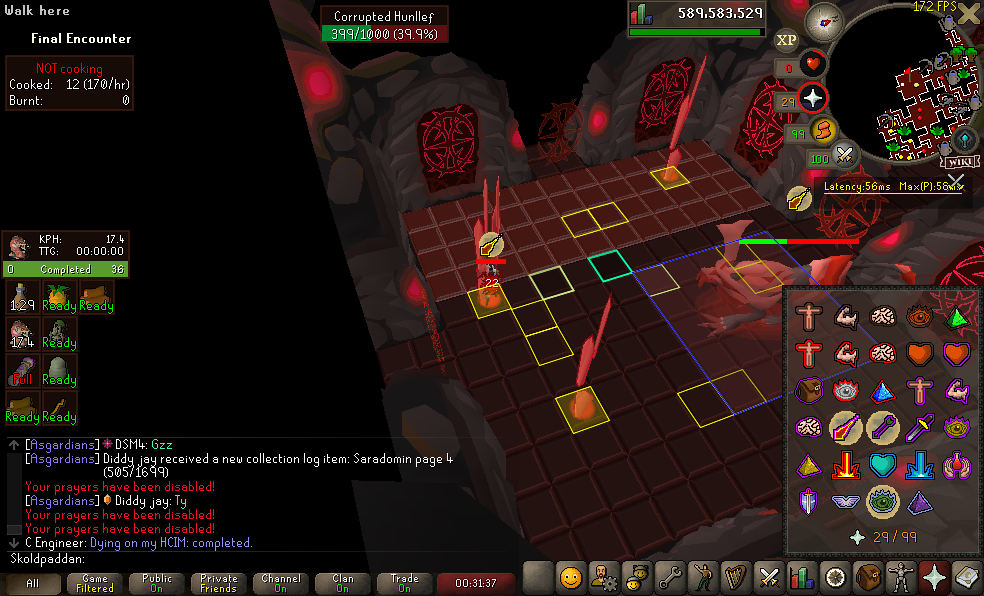Activate the Protect Item bag prayer
The image size is (984, 596).
[808, 391]
